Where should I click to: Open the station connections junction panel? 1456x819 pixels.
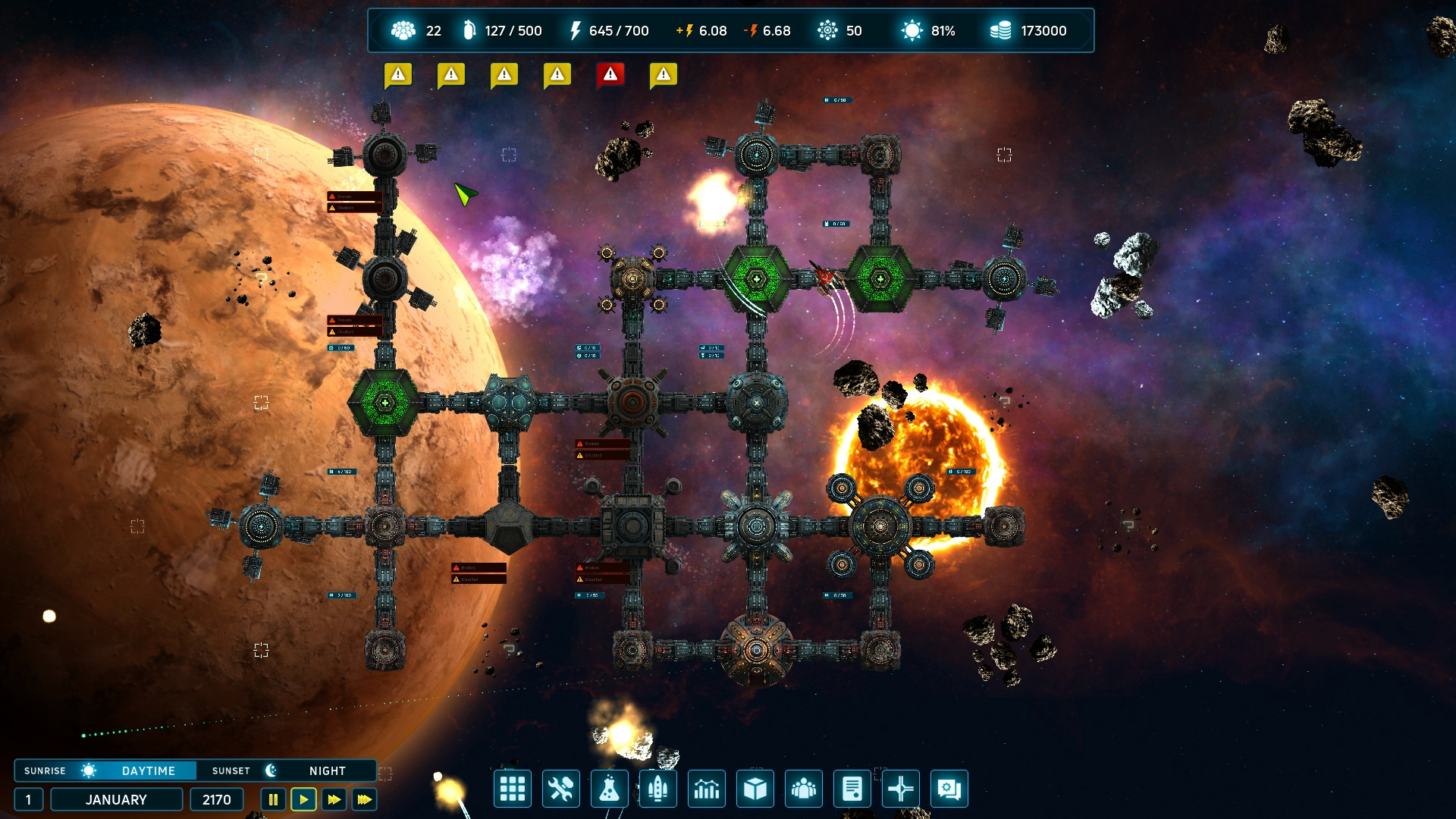[x=901, y=789]
